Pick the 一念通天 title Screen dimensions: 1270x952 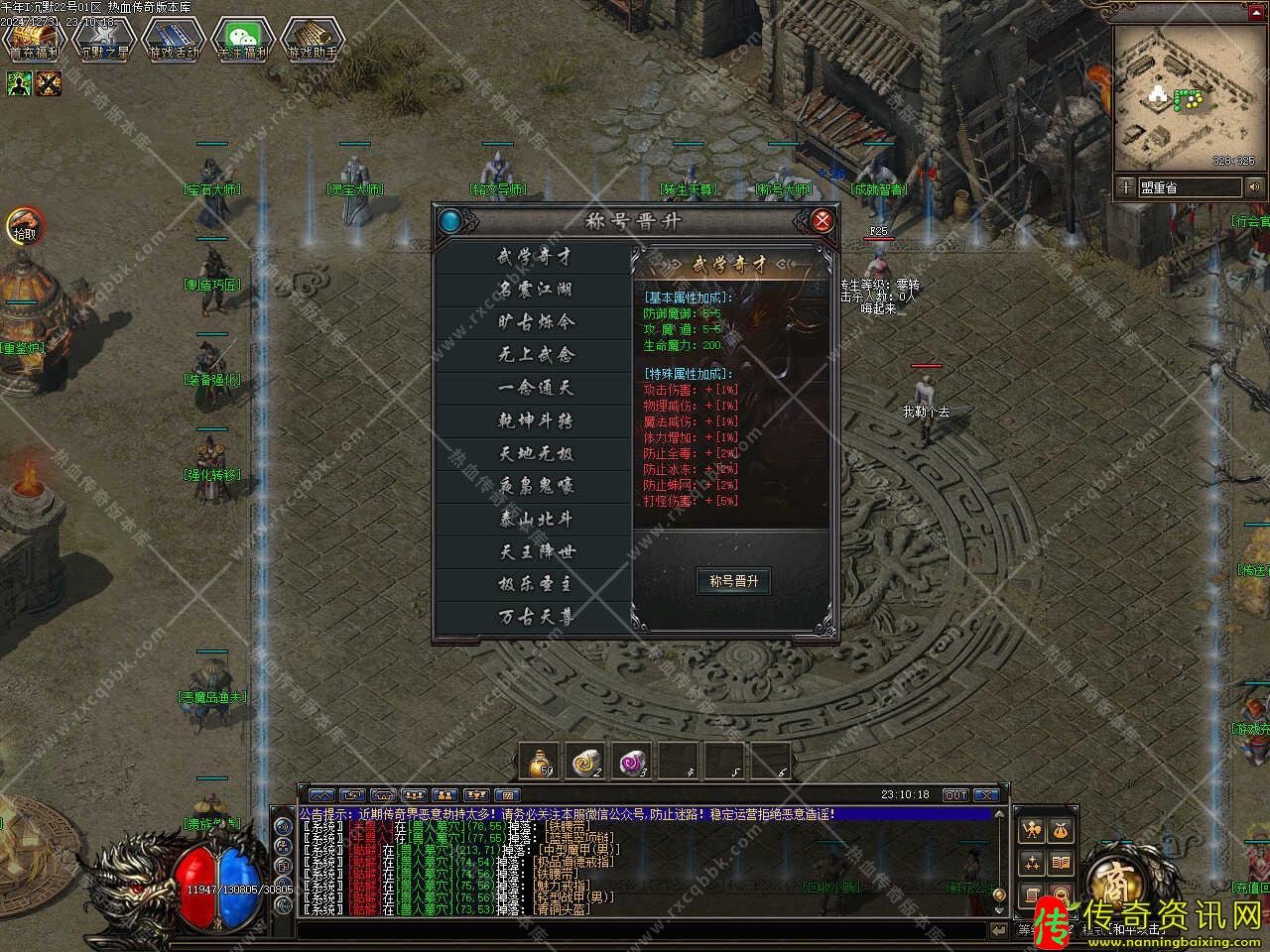click(x=535, y=388)
